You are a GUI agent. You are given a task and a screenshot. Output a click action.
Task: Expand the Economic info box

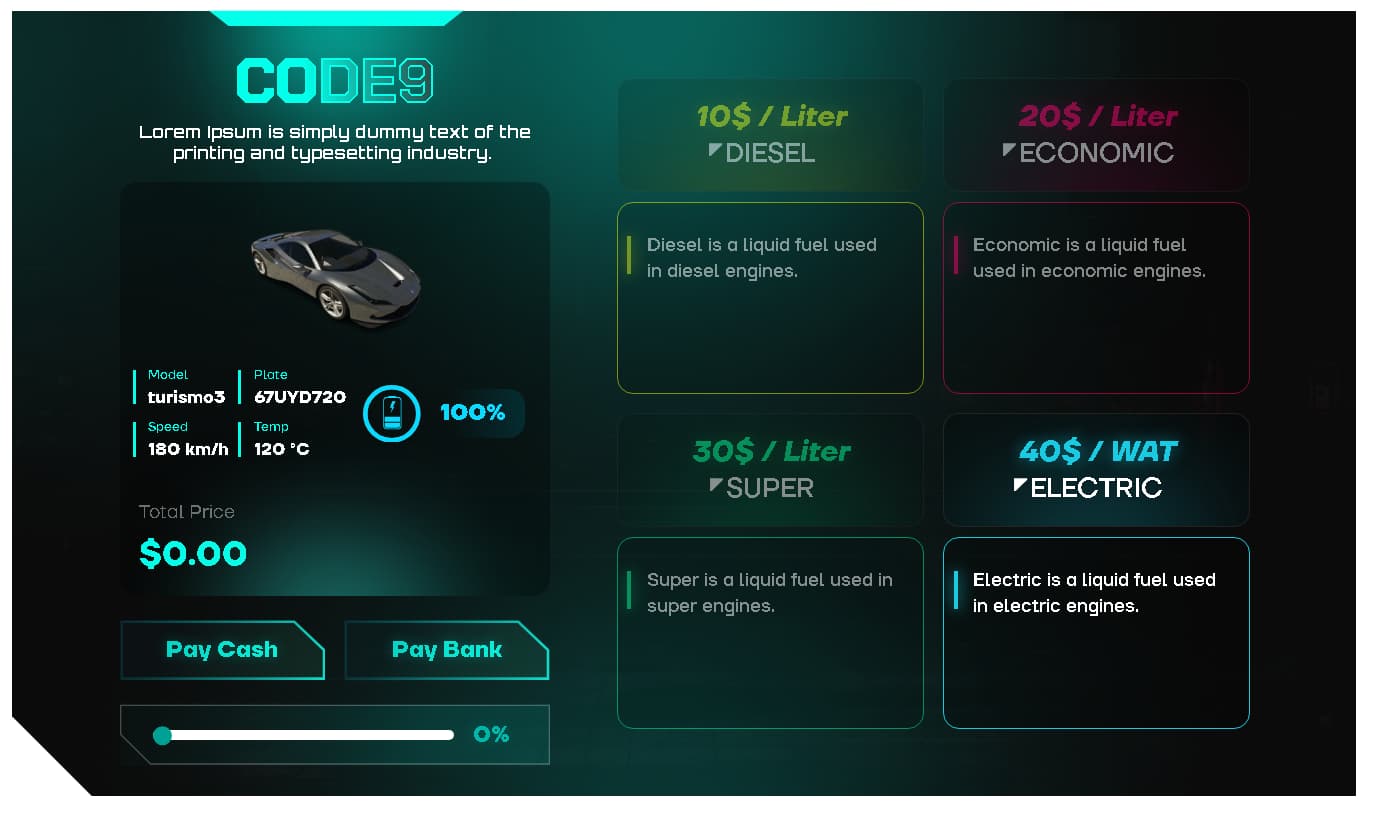[x=1096, y=297]
